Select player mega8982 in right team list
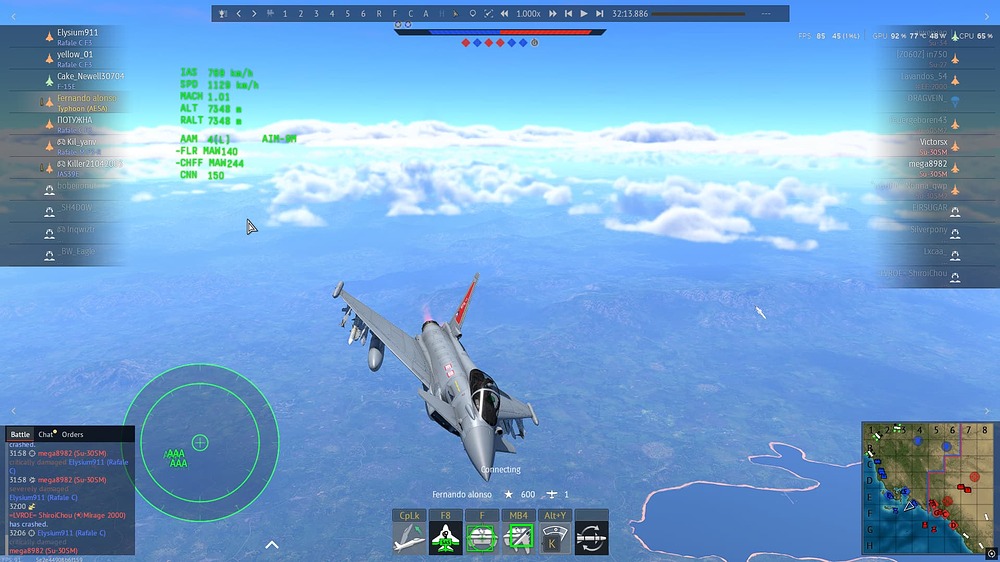Viewport: 1000px width, 562px height. (927, 163)
